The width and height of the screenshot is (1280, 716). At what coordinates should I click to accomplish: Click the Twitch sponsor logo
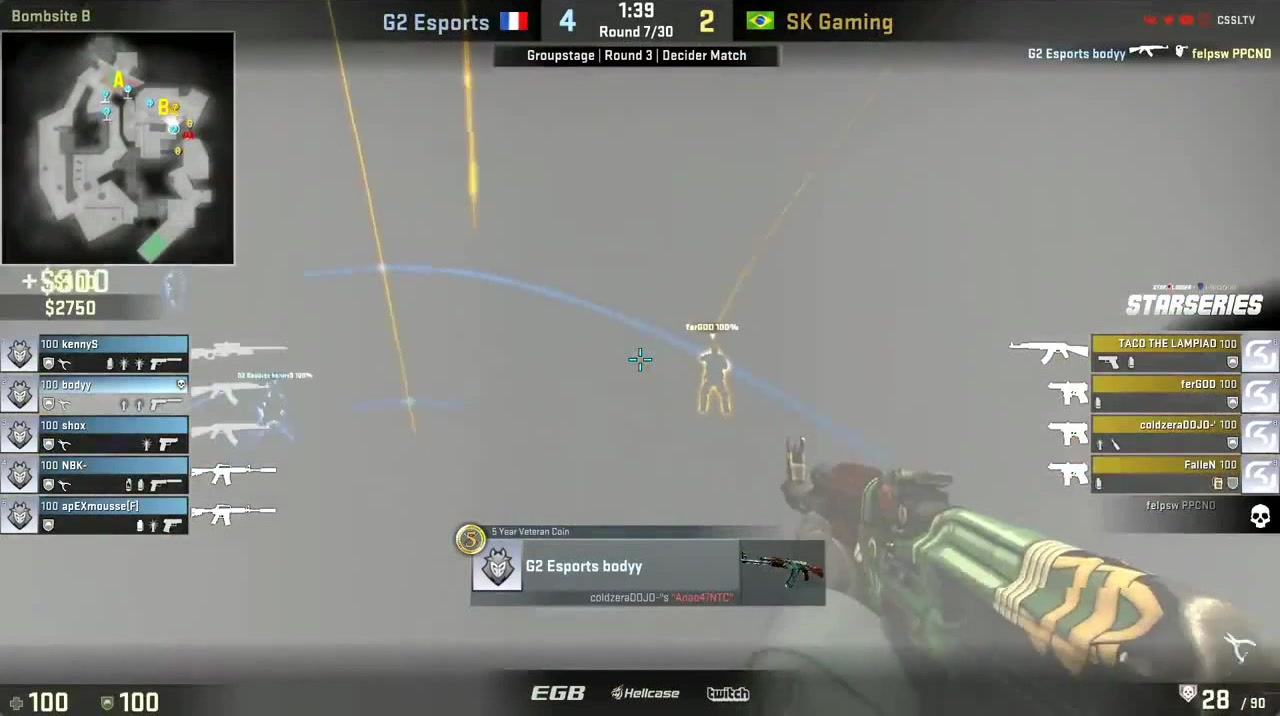tap(727, 693)
